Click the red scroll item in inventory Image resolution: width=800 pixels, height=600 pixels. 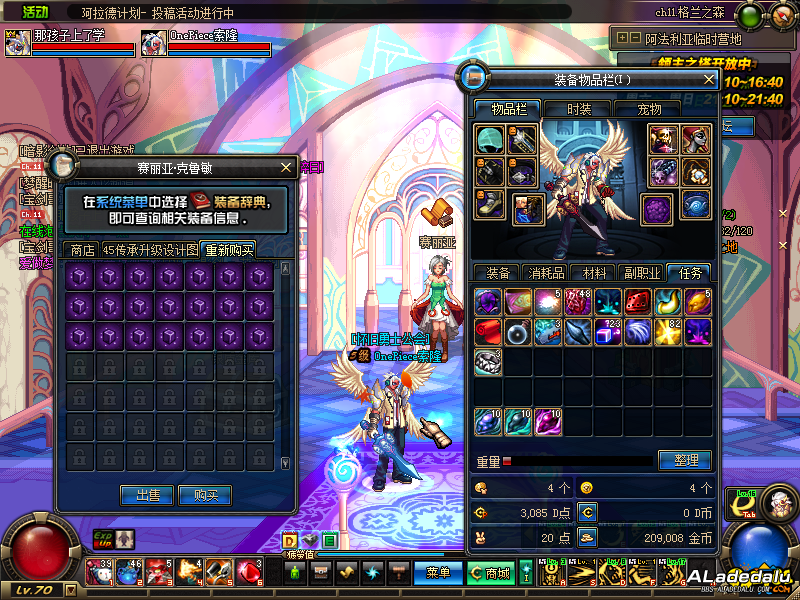pos(488,331)
